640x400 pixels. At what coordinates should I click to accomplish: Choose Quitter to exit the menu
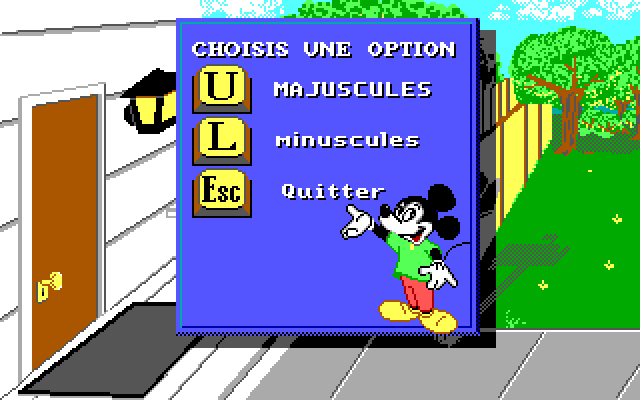coord(219,192)
